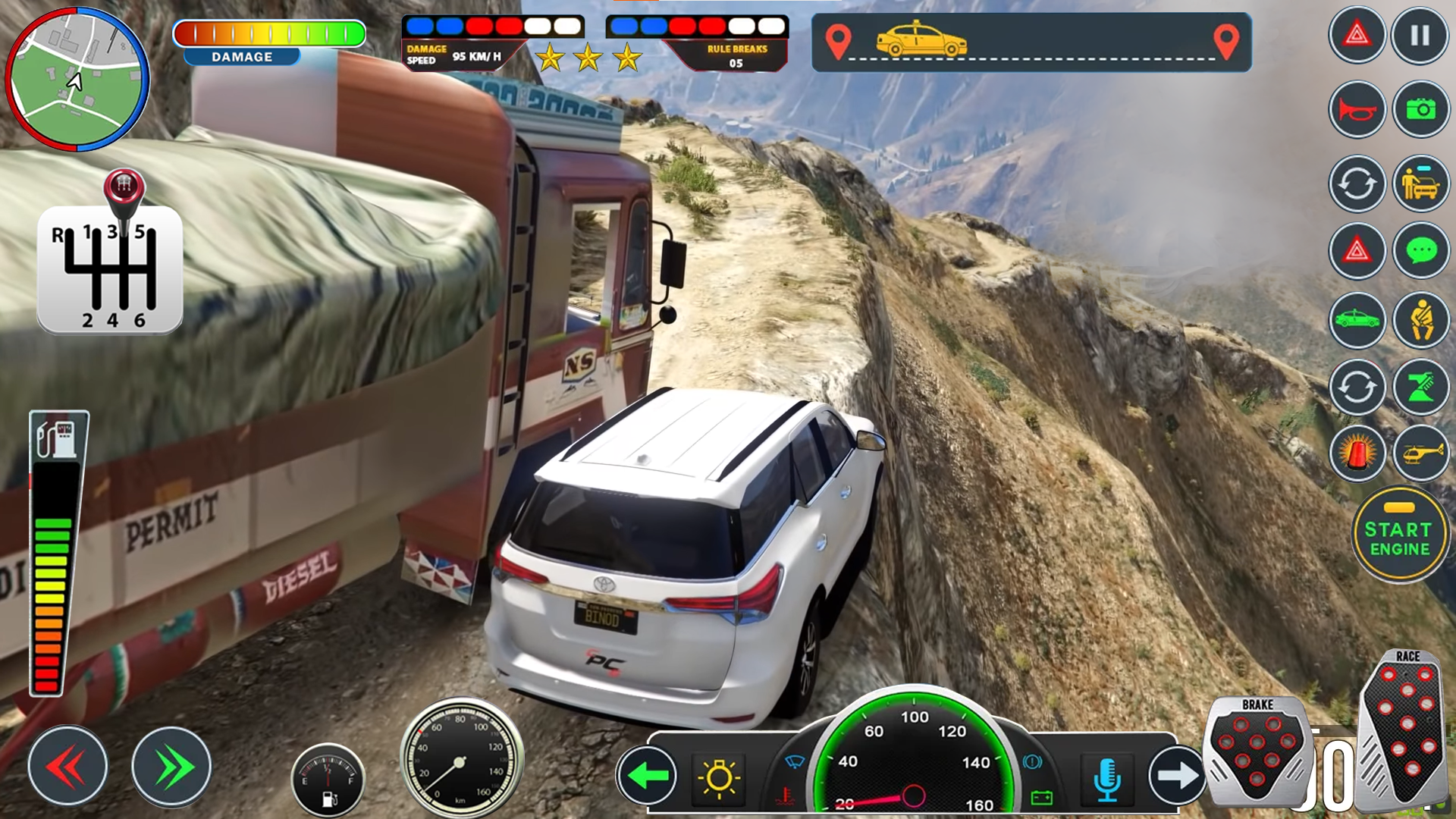This screenshot has height=819, width=1456.
Task: Activate the hazard warning lights
Action: pos(1357,36)
